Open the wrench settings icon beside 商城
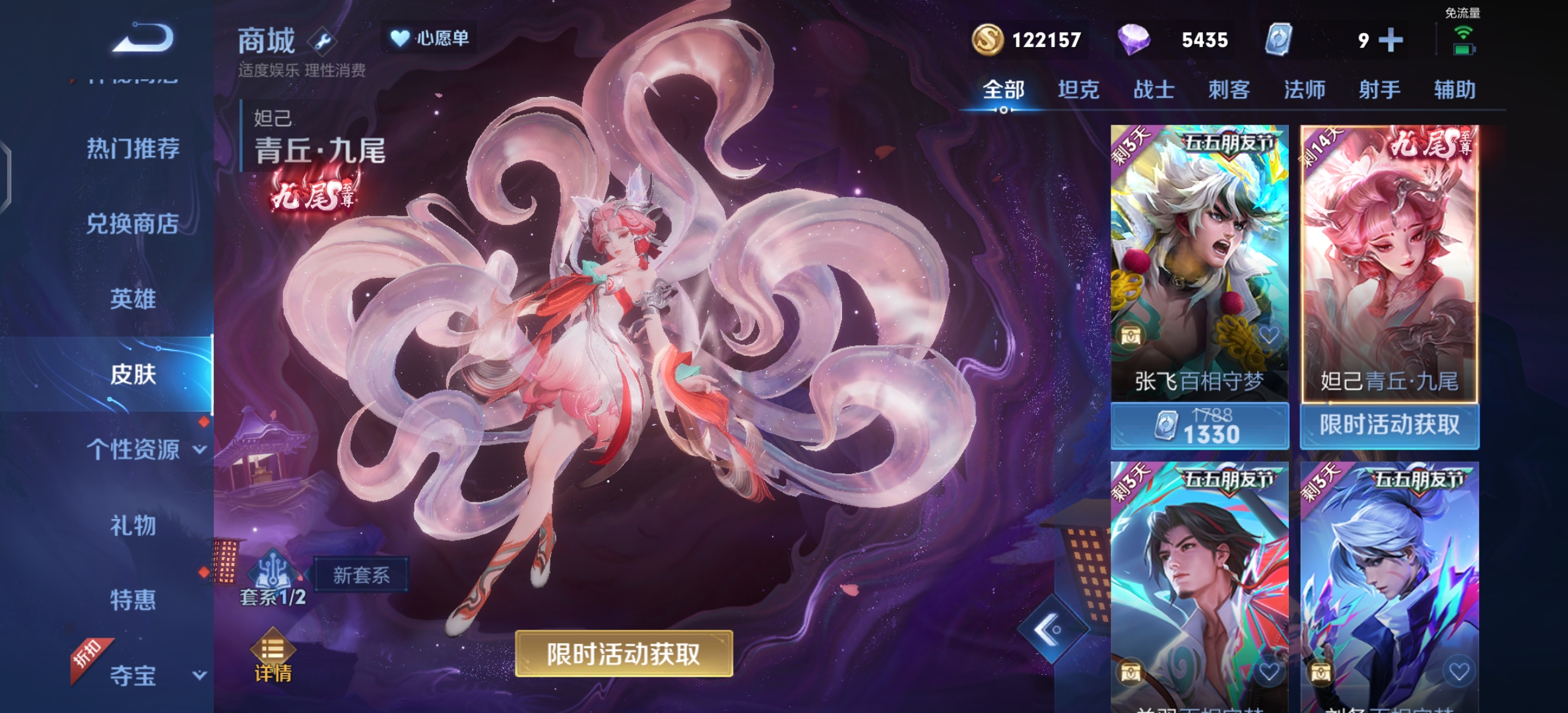Viewport: 1568px width, 713px height. (x=321, y=40)
